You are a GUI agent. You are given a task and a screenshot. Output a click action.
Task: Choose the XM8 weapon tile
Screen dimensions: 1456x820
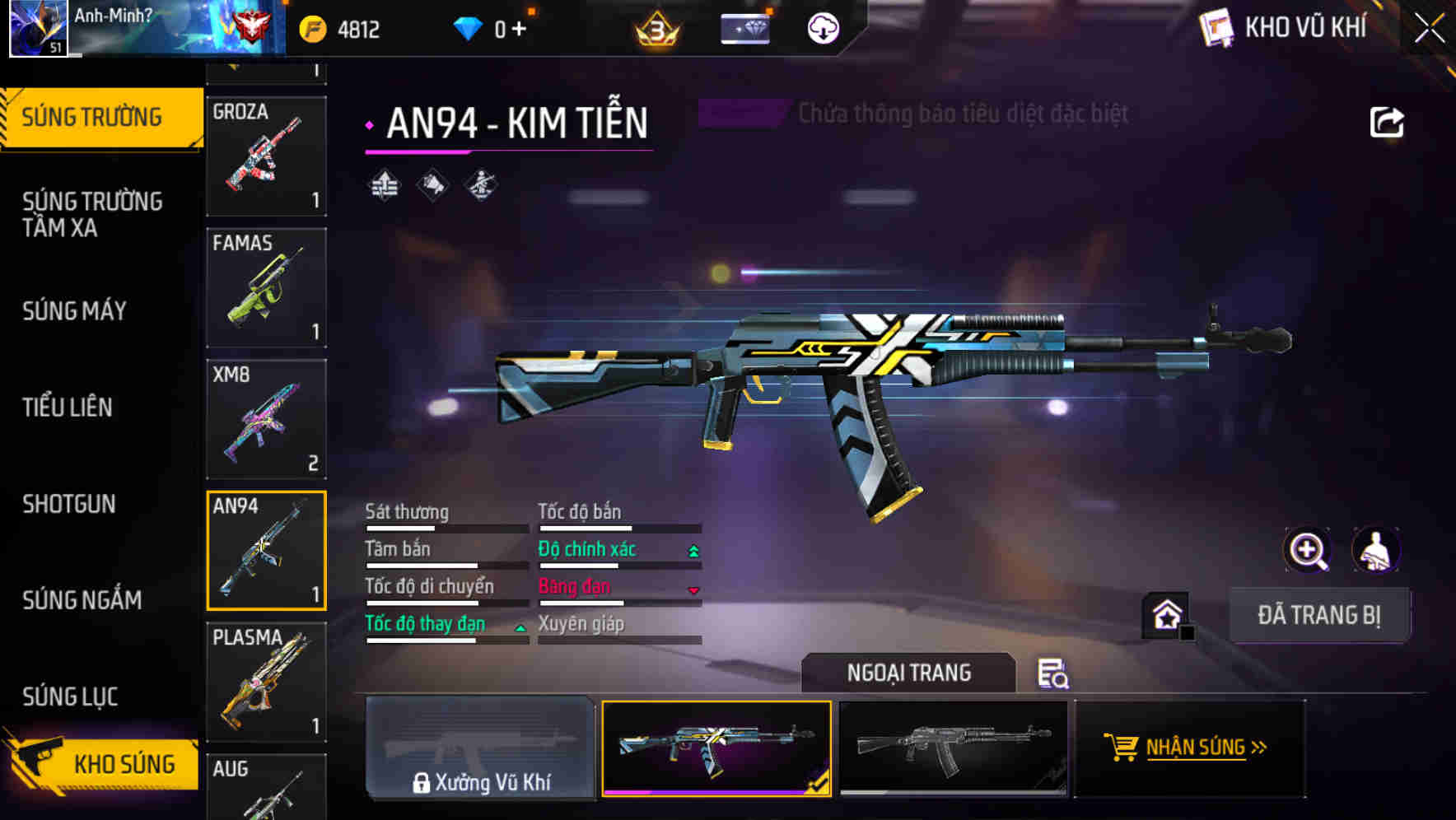266,419
